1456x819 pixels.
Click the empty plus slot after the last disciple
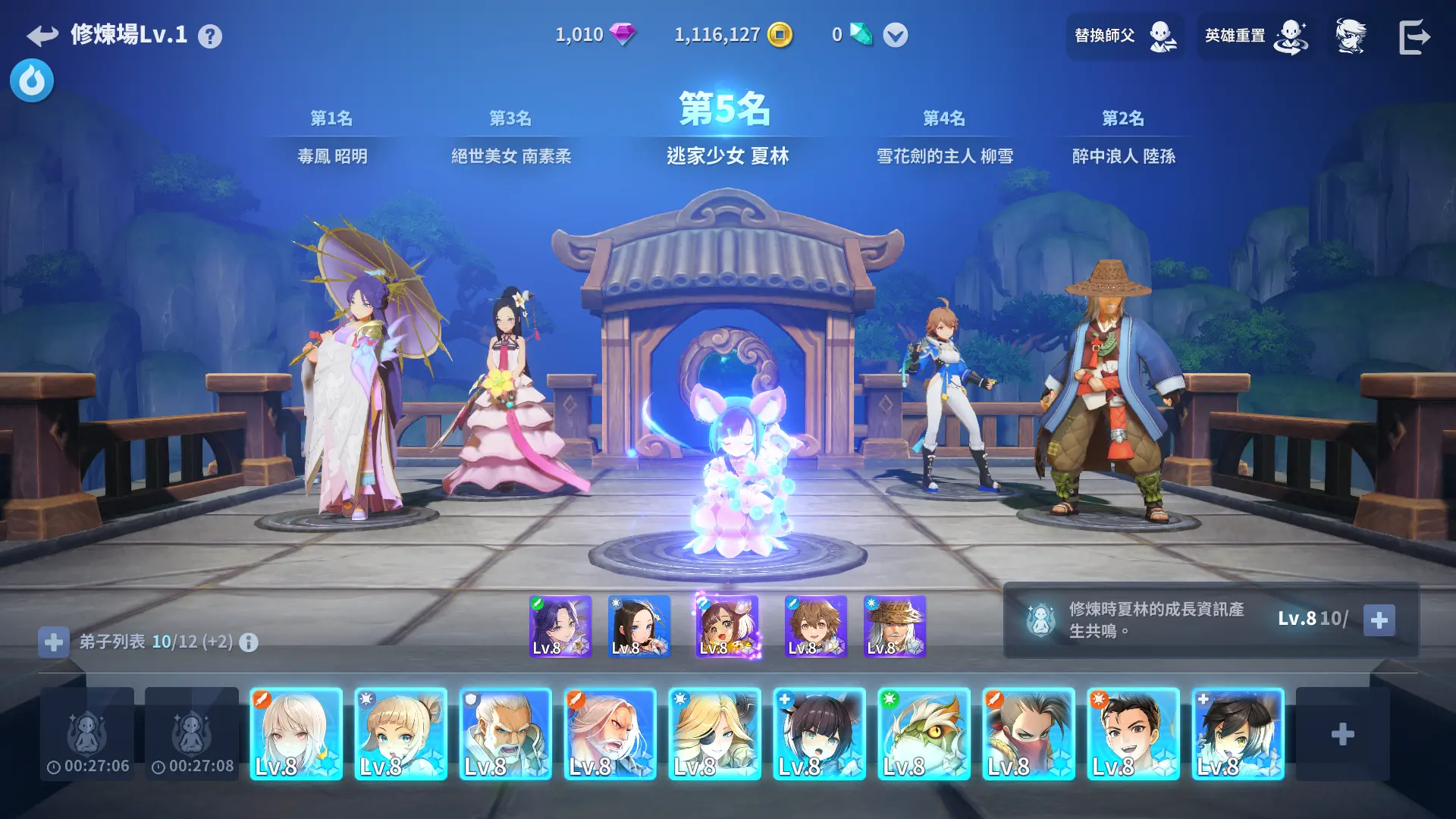click(x=1342, y=734)
